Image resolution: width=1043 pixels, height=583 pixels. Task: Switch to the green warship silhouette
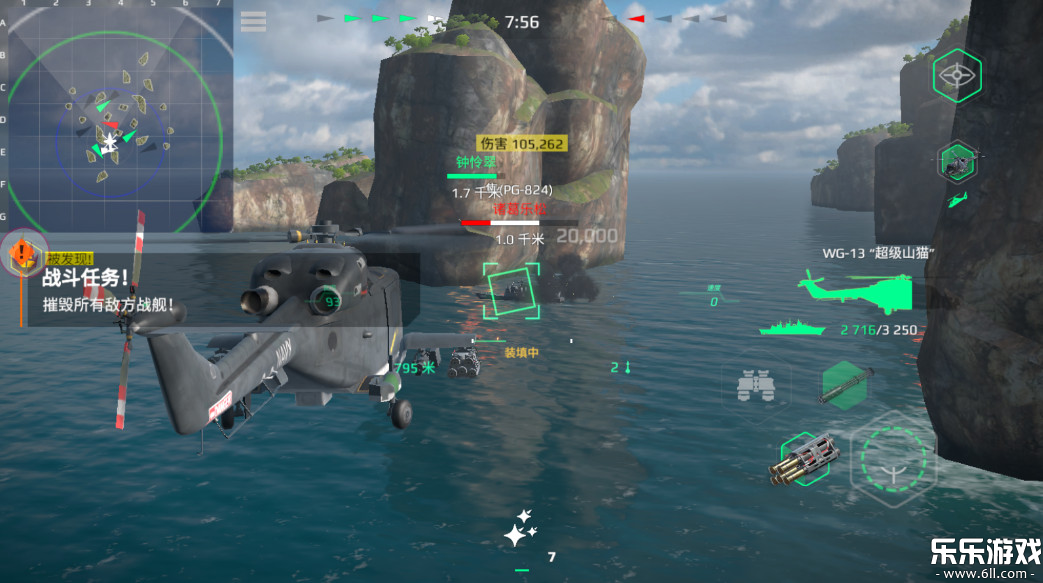[792, 327]
